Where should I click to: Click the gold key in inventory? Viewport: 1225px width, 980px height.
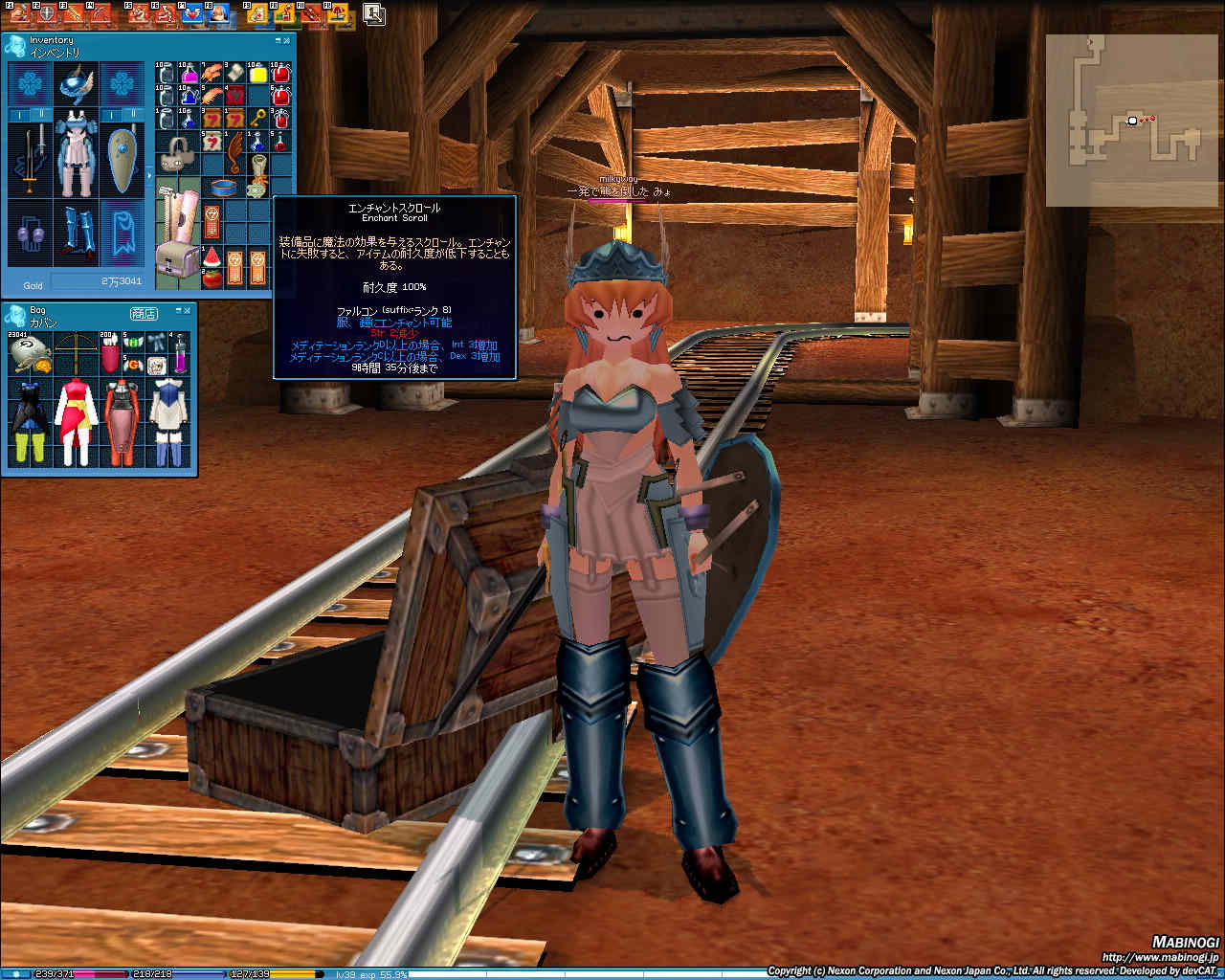(x=257, y=119)
